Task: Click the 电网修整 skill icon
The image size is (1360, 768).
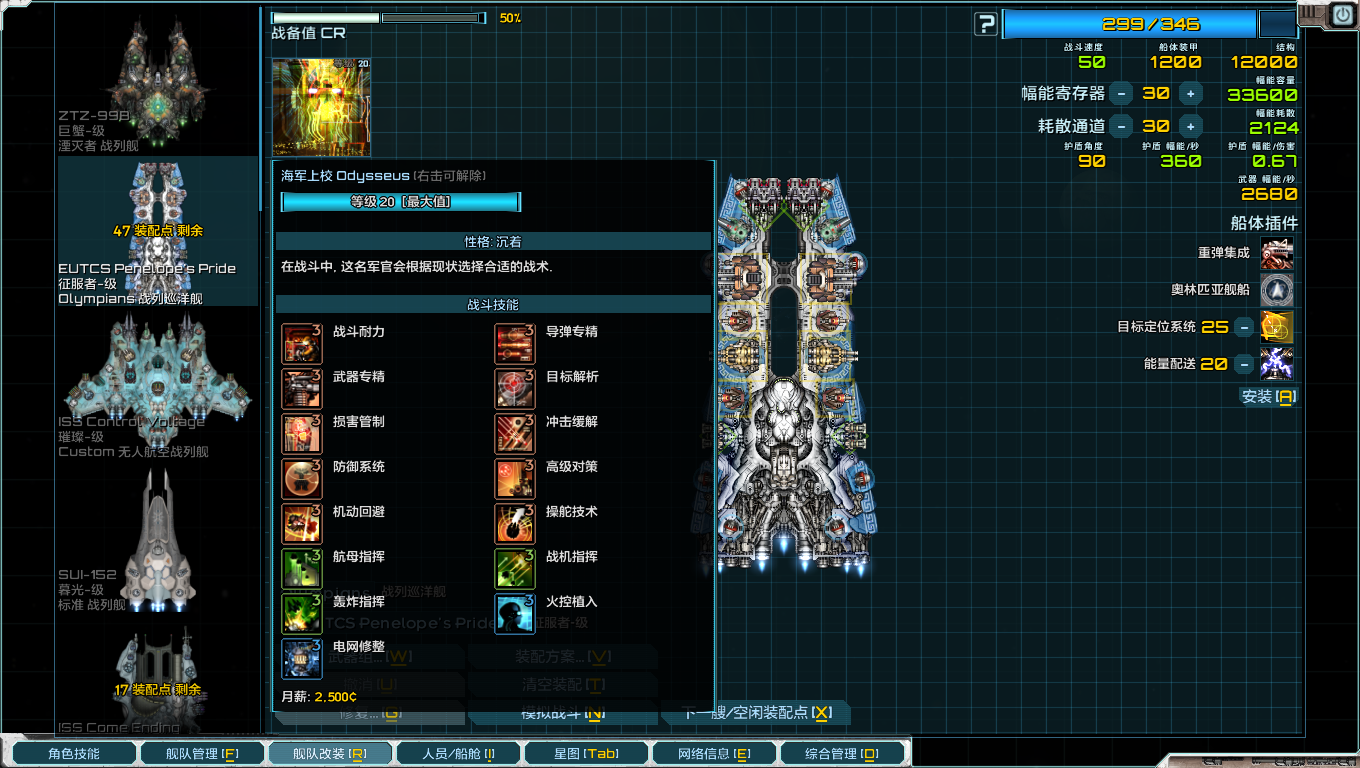Action: (301, 657)
